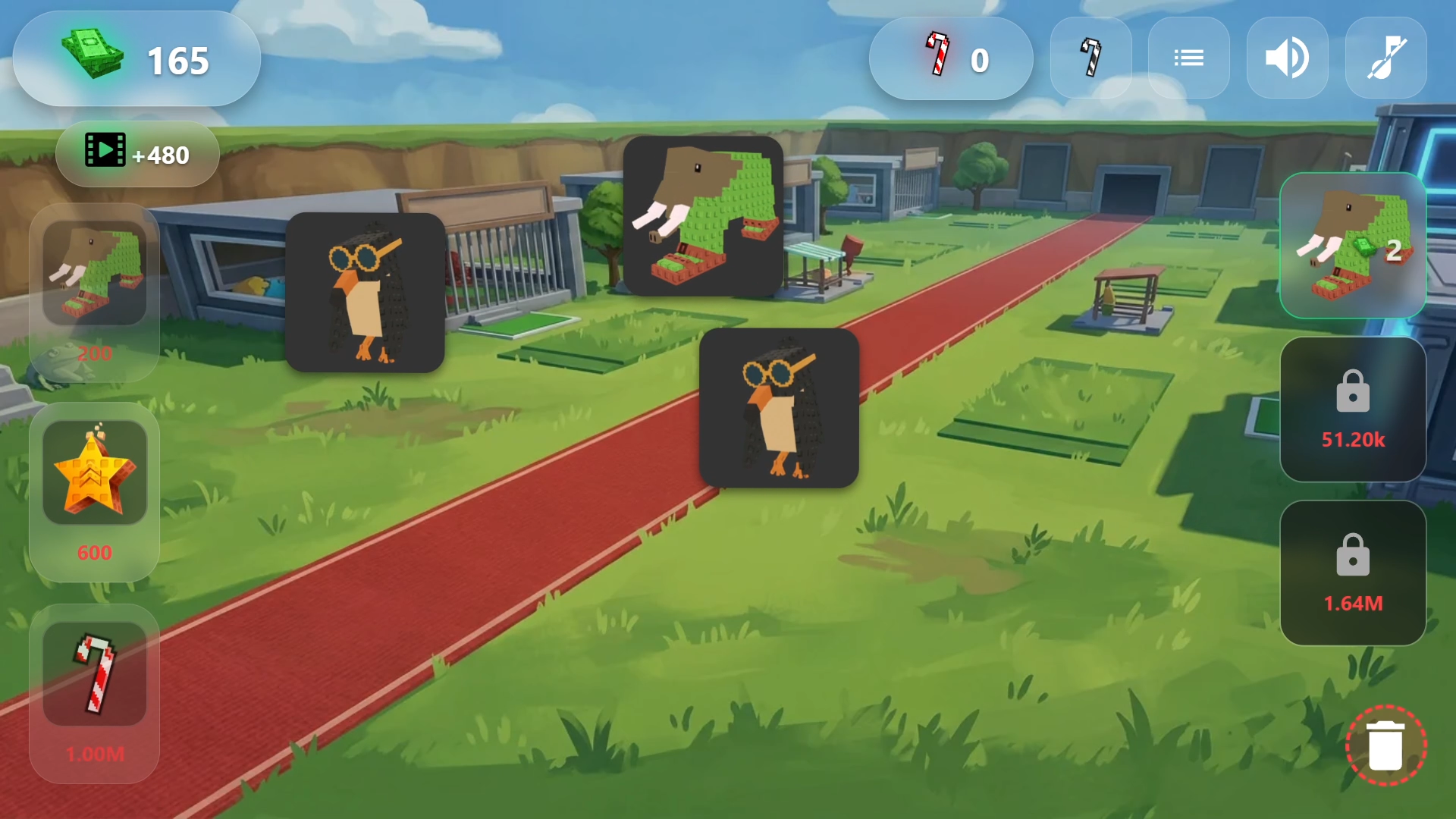Viewport: 1456px width, 819px height.
Task: Buy the mole animal for 200
Action: tap(95, 292)
